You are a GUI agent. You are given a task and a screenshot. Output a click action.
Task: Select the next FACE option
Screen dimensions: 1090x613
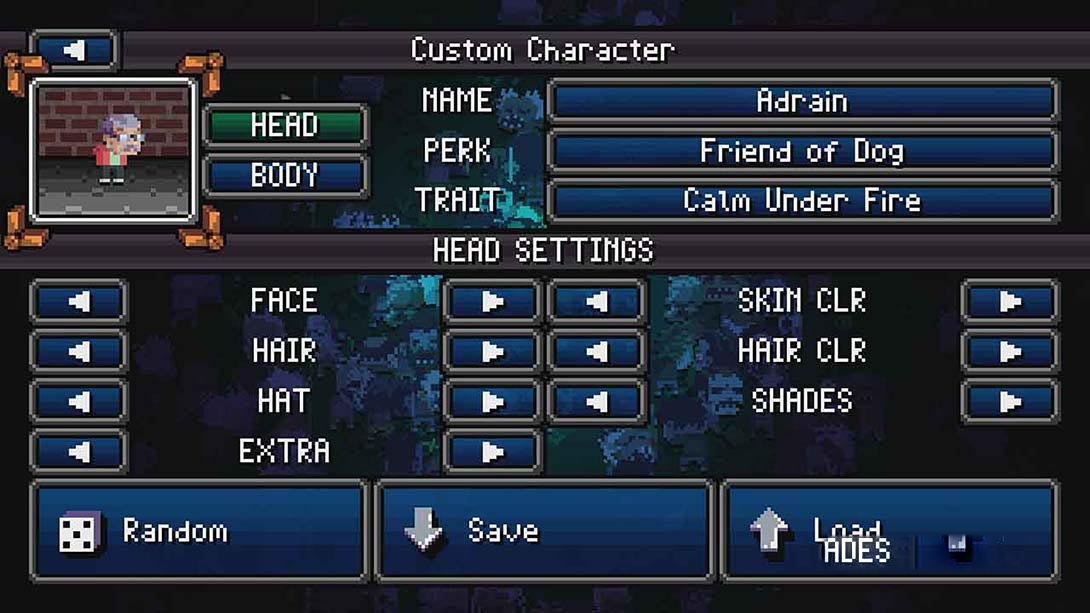tap(492, 301)
